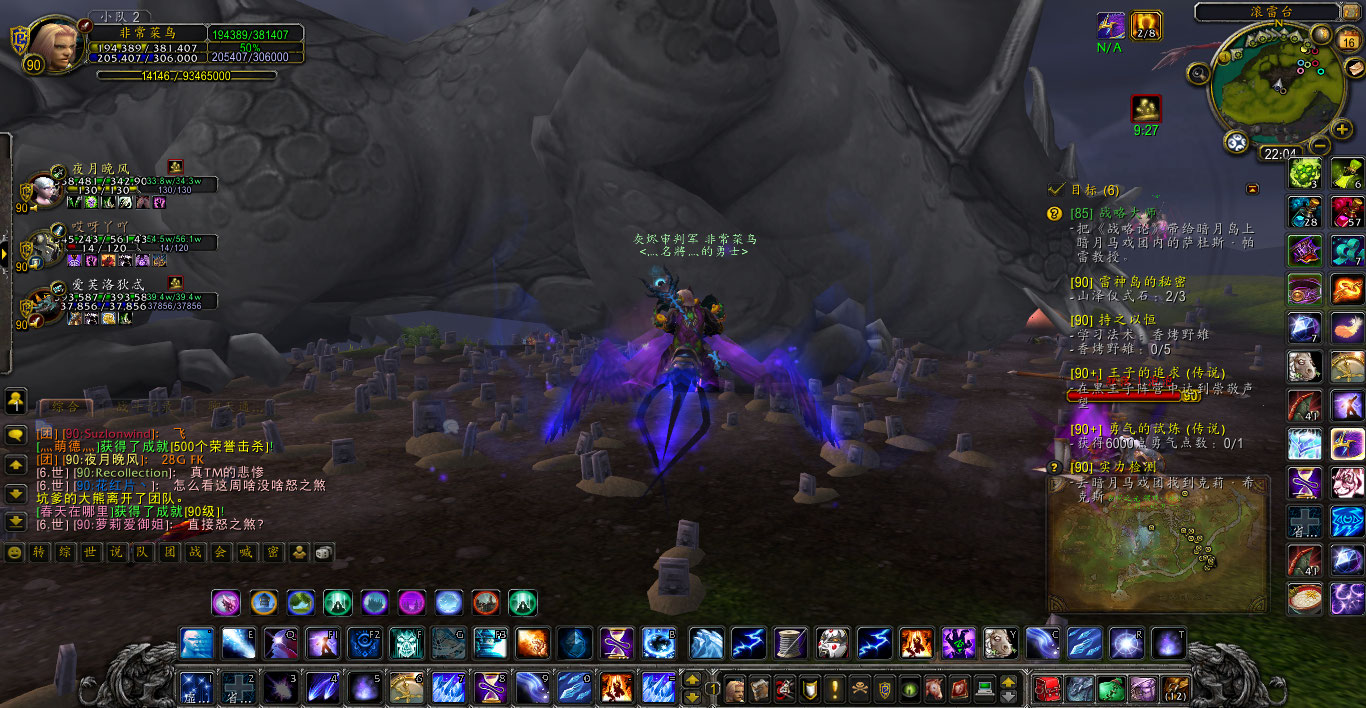Viewport: 1366px width, 708px height.
Task: Open the red backpack bag slot
Action: tap(1047, 688)
